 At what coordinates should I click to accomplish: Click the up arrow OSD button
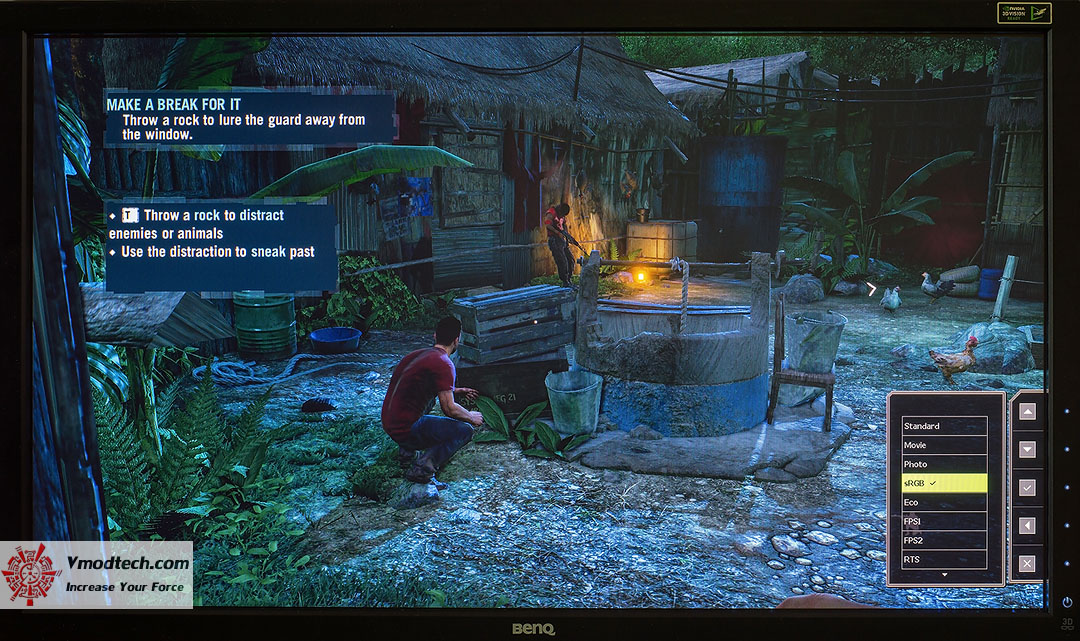point(1027,411)
